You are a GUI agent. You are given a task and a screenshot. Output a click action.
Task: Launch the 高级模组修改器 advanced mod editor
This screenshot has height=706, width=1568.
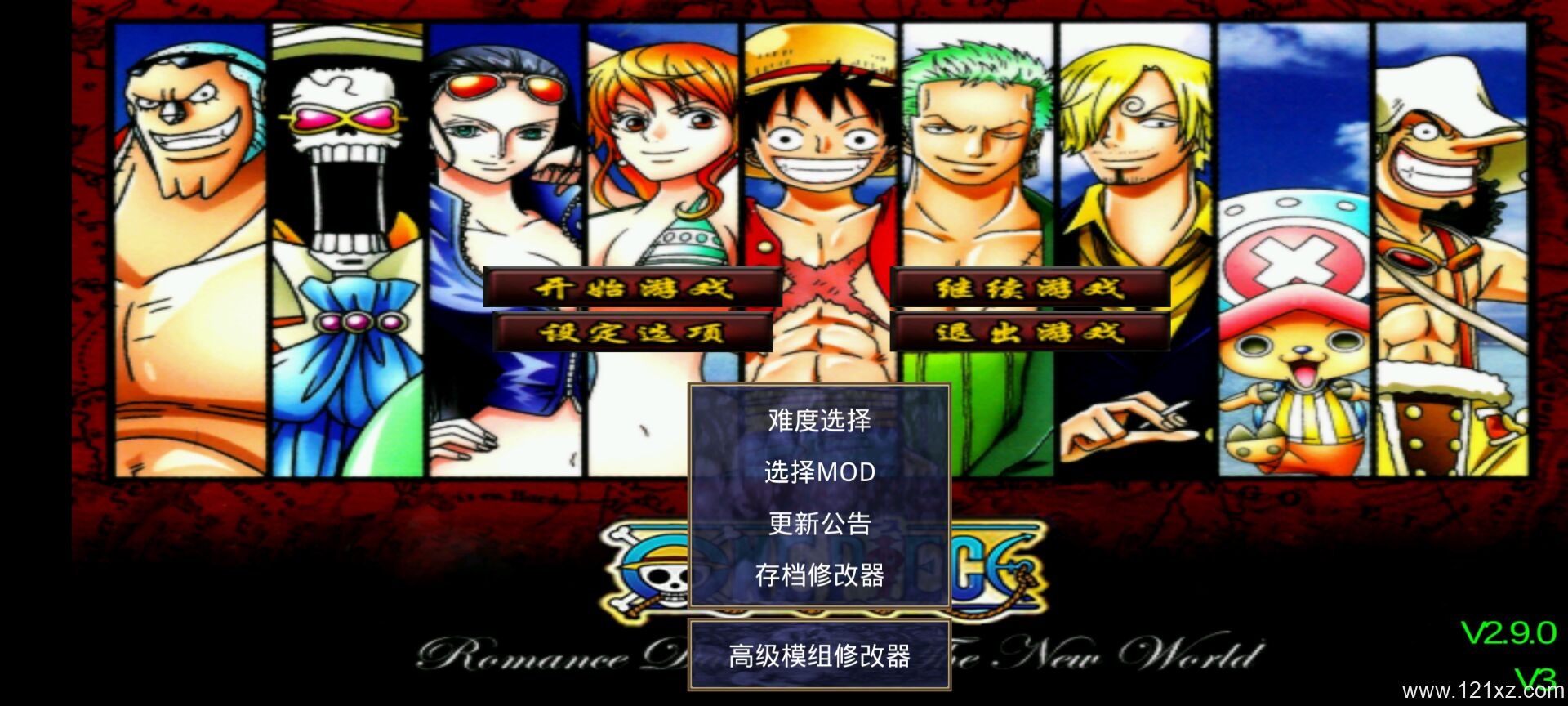(819, 655)
